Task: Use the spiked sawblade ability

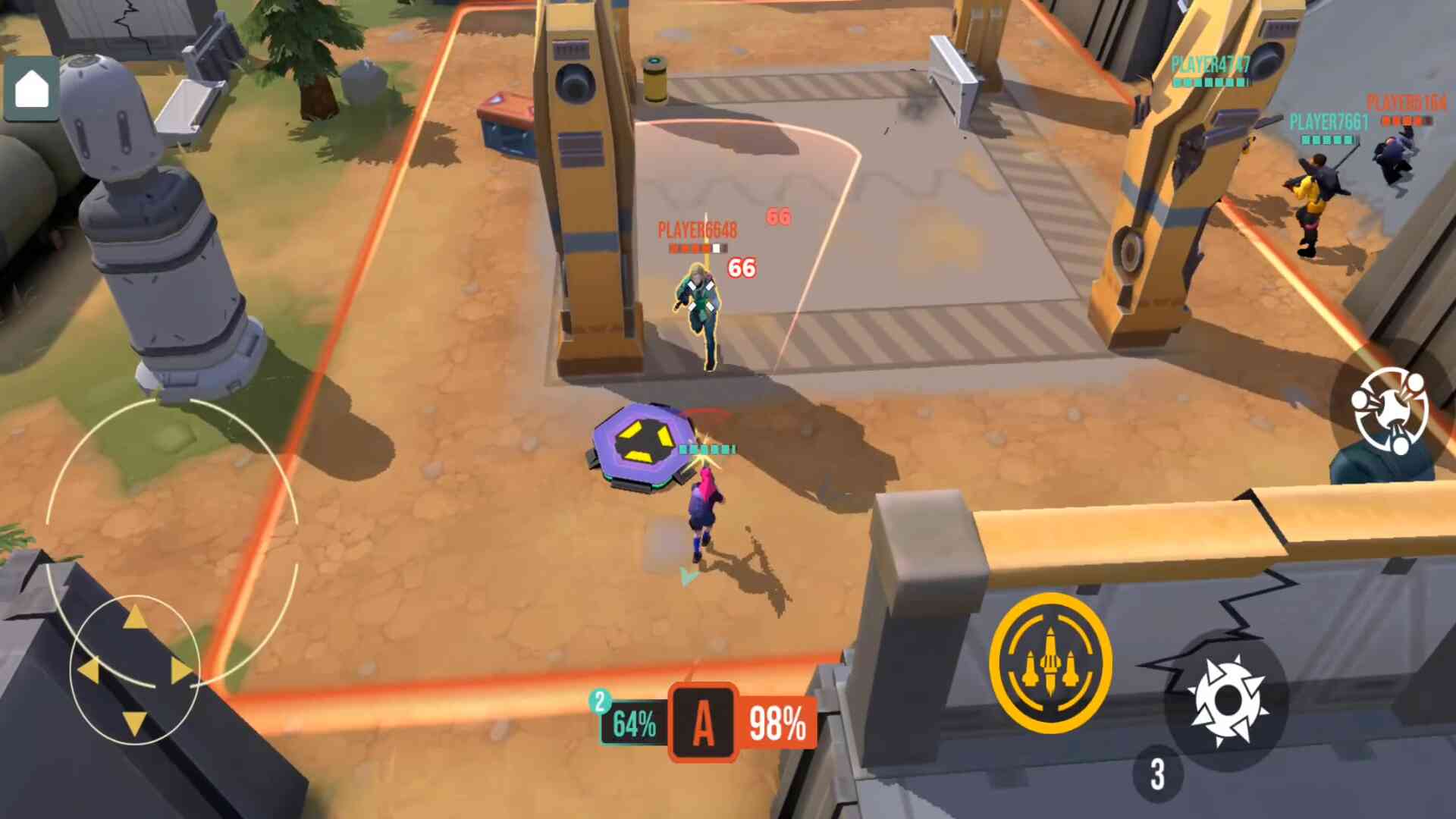Action: coord(1226,701)
